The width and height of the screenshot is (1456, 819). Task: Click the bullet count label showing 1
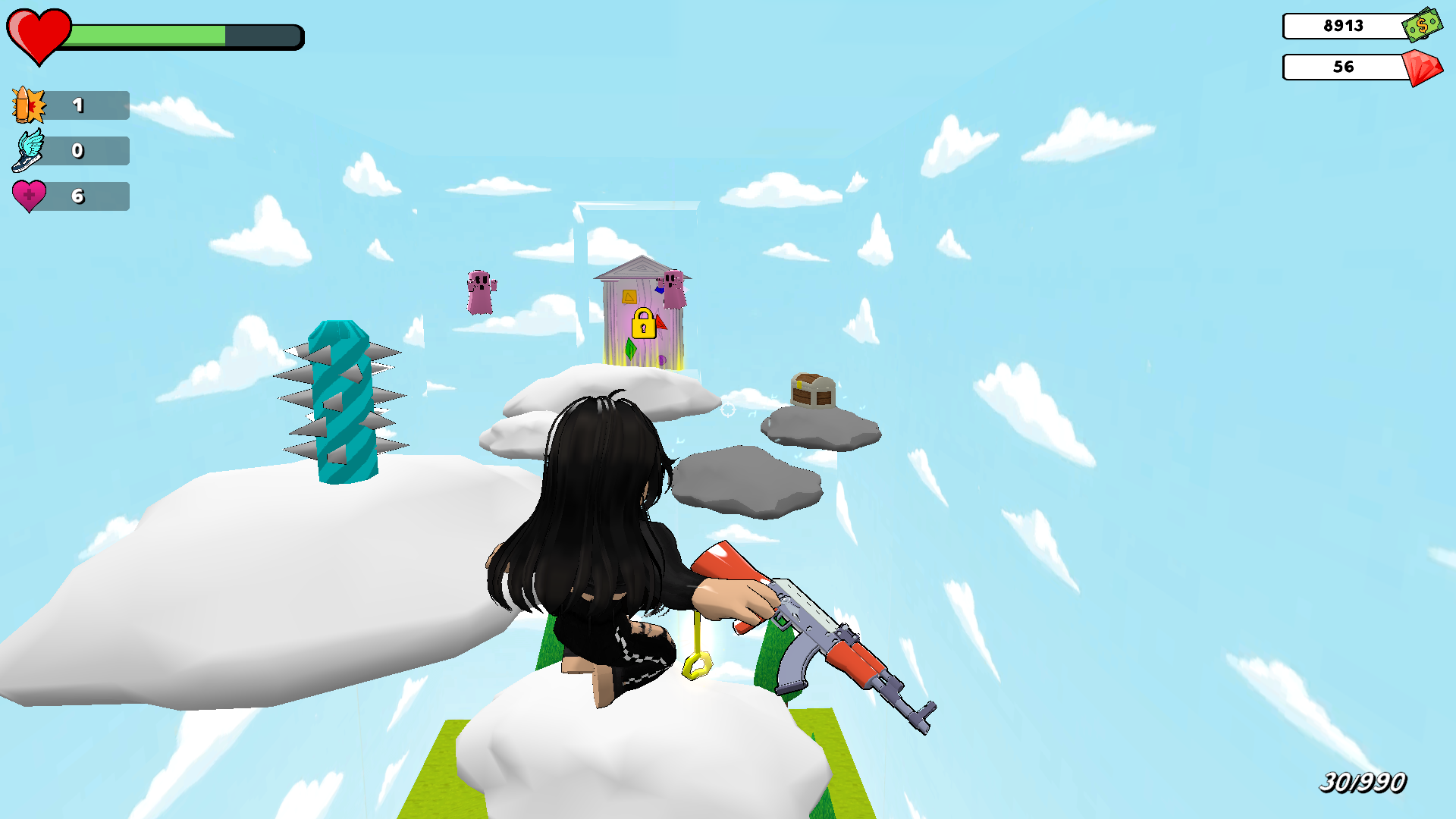pos(78,105)
